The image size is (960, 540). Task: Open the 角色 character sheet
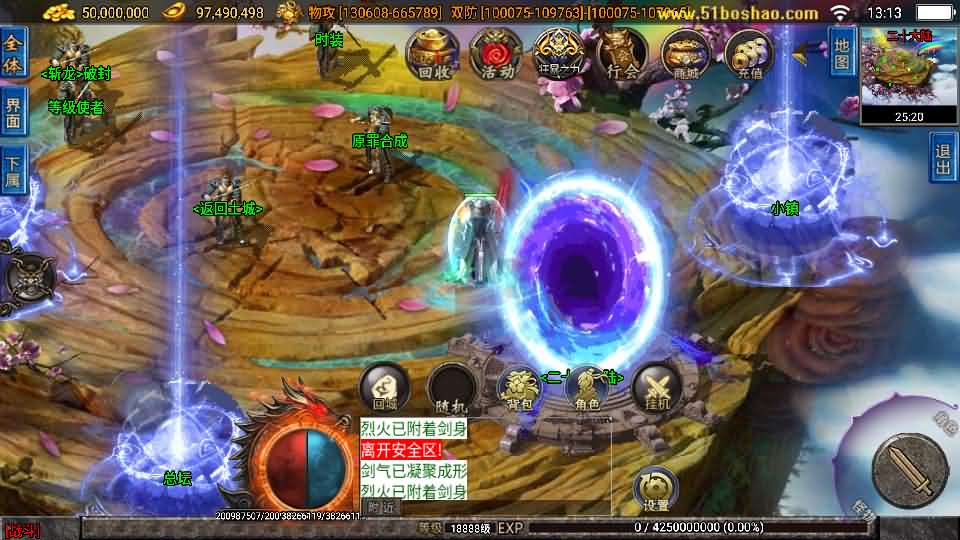point(588,387)
